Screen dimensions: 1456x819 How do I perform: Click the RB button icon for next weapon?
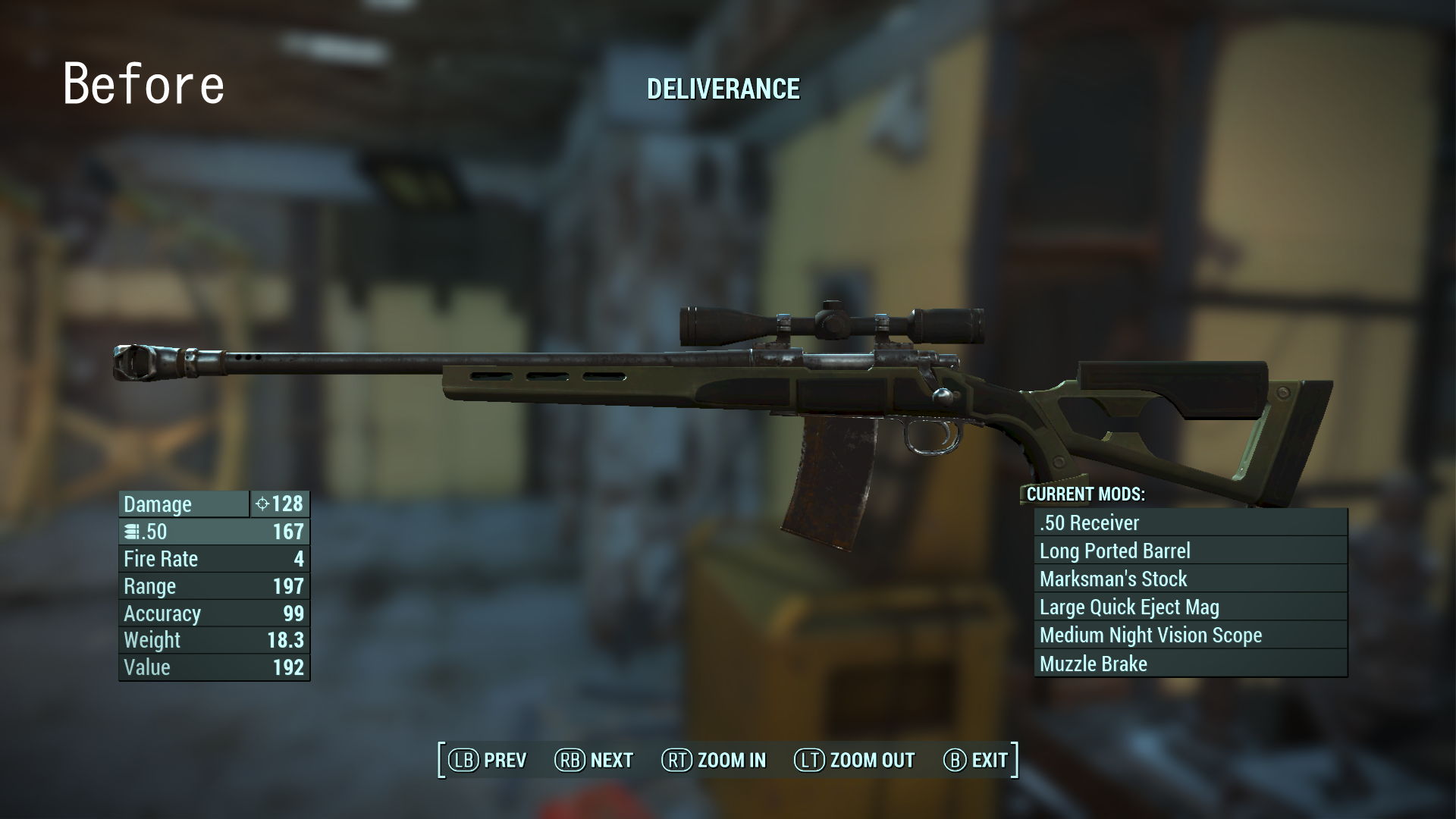coord(572,759)
